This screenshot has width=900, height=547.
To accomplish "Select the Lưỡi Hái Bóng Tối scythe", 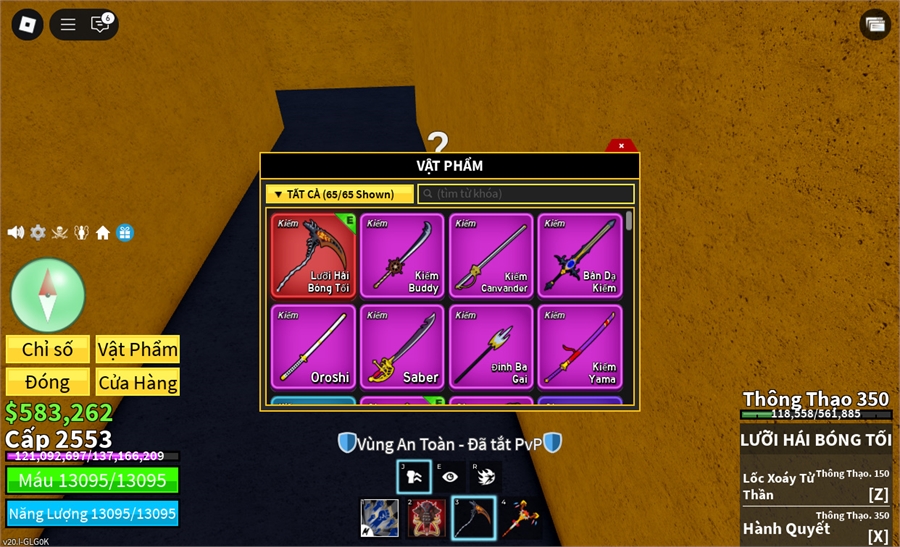I will click(313, 255).
